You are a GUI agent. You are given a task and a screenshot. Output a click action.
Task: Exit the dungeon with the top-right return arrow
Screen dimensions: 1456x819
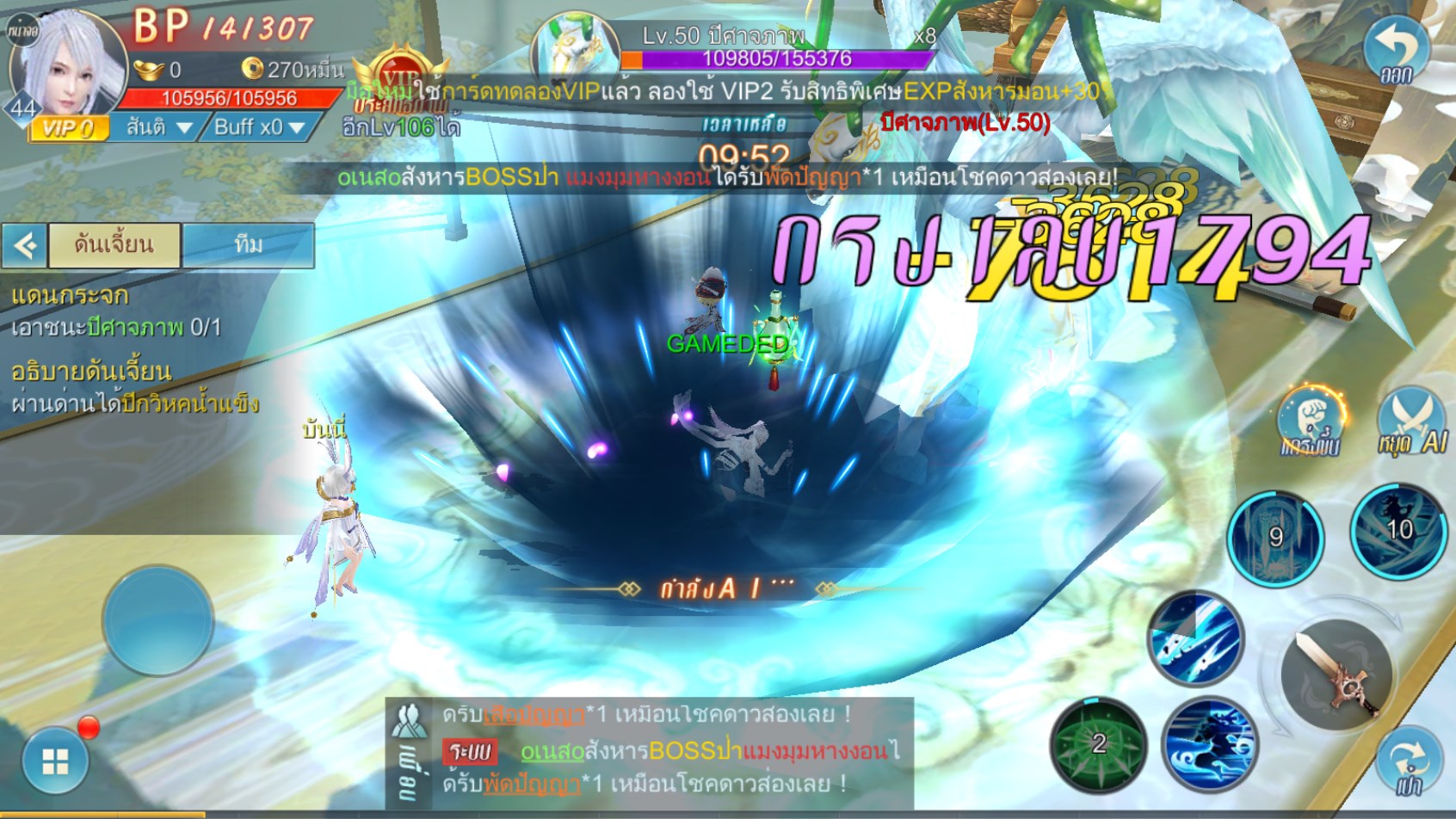click(1397, 50)
